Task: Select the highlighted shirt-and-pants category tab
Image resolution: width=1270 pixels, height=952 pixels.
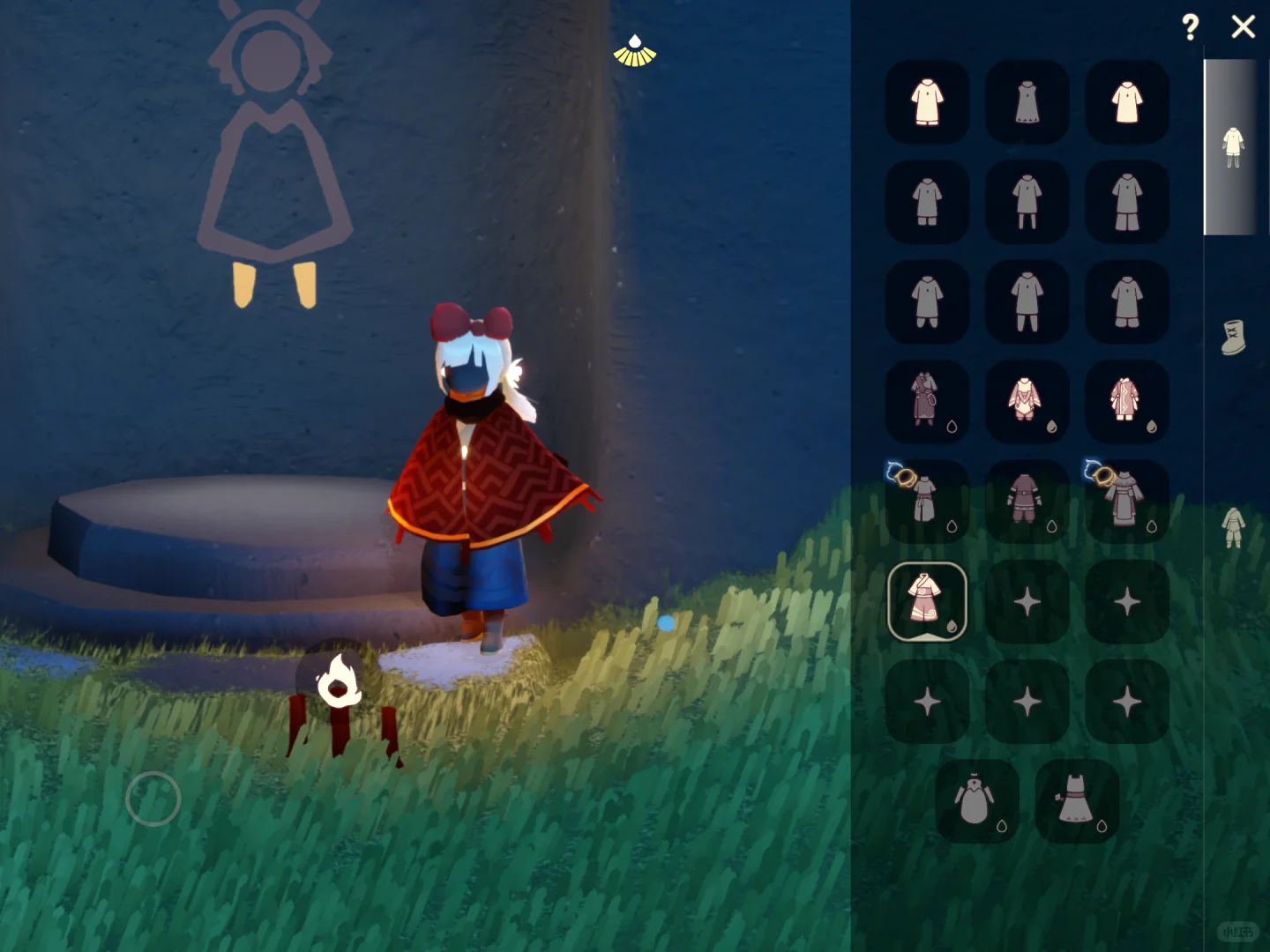Action: (1232, 146)
